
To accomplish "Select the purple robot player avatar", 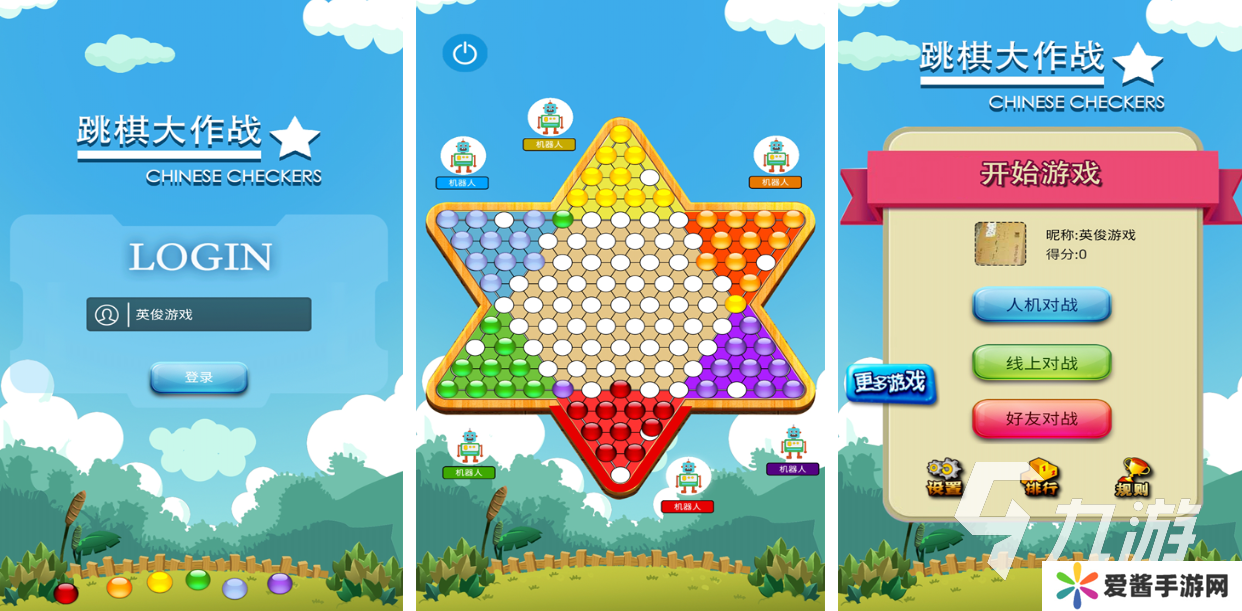I will [793, 443].
